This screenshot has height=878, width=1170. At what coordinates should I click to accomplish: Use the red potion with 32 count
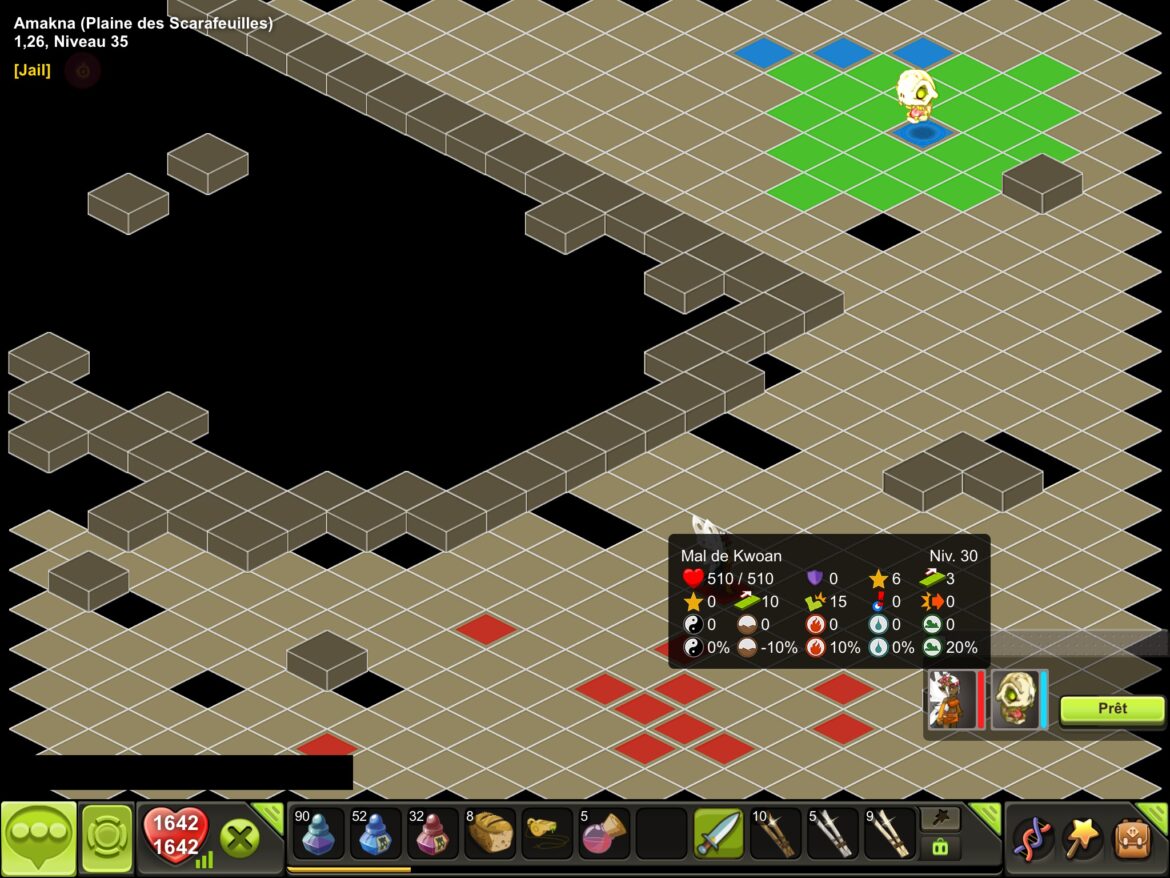point(433,834)
